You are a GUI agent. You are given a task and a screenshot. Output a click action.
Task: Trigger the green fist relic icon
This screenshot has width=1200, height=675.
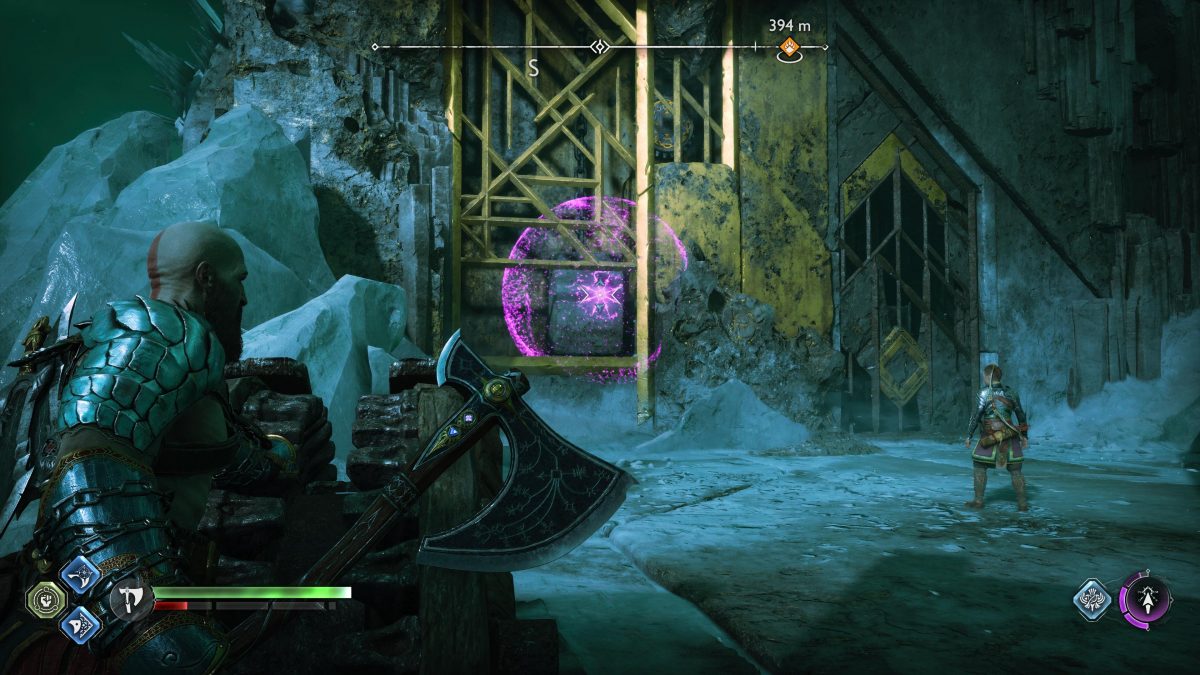point(45,600)
